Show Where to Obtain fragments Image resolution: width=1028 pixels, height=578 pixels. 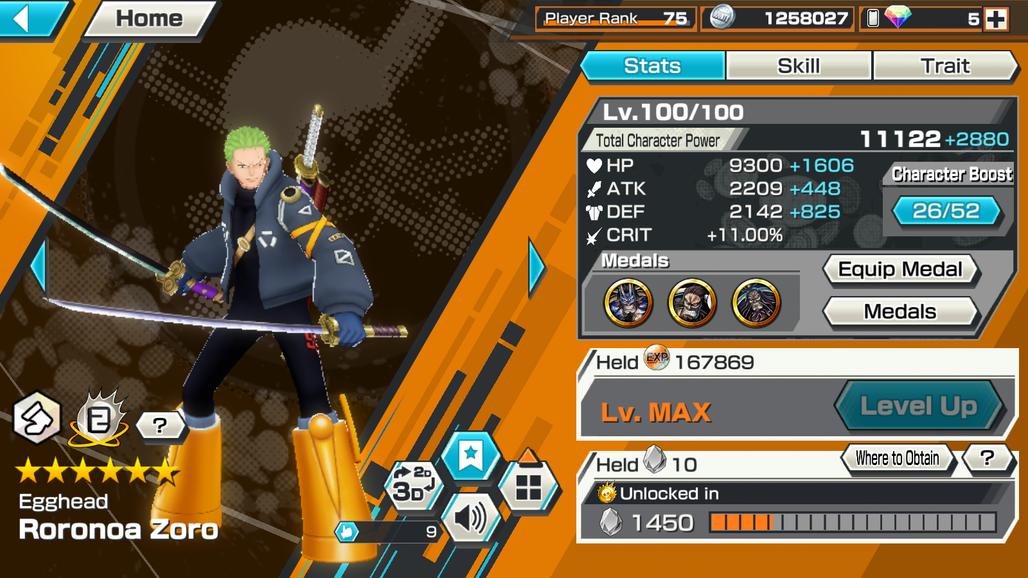[x=896, y=459]
